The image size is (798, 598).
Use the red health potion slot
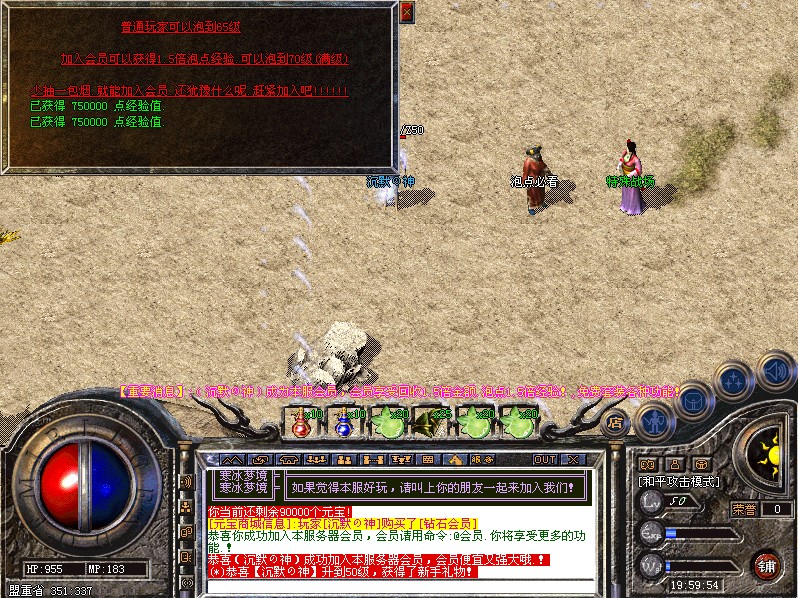point(299,423)
